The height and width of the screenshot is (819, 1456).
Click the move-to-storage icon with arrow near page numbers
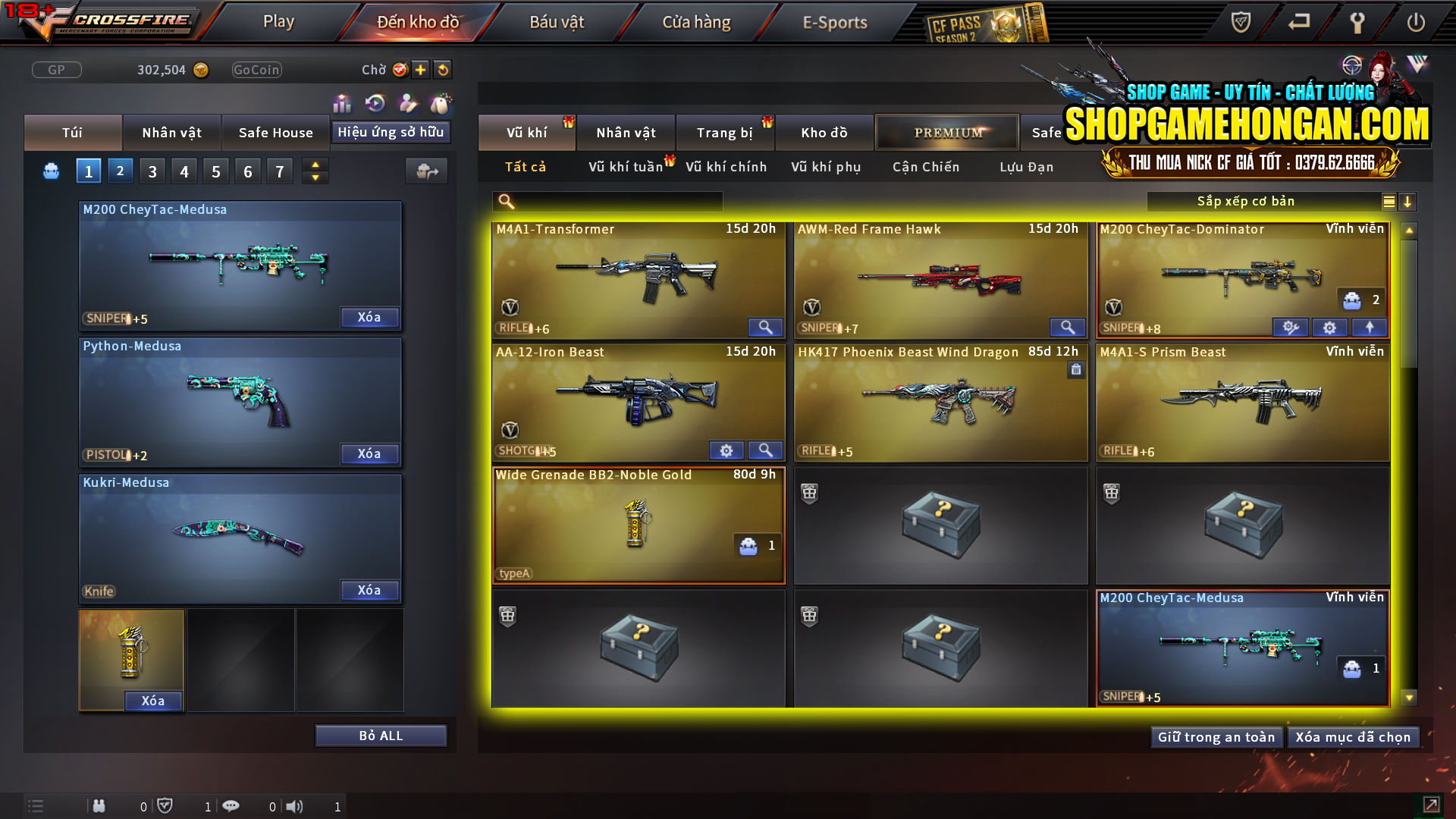(x=426, y=171)
